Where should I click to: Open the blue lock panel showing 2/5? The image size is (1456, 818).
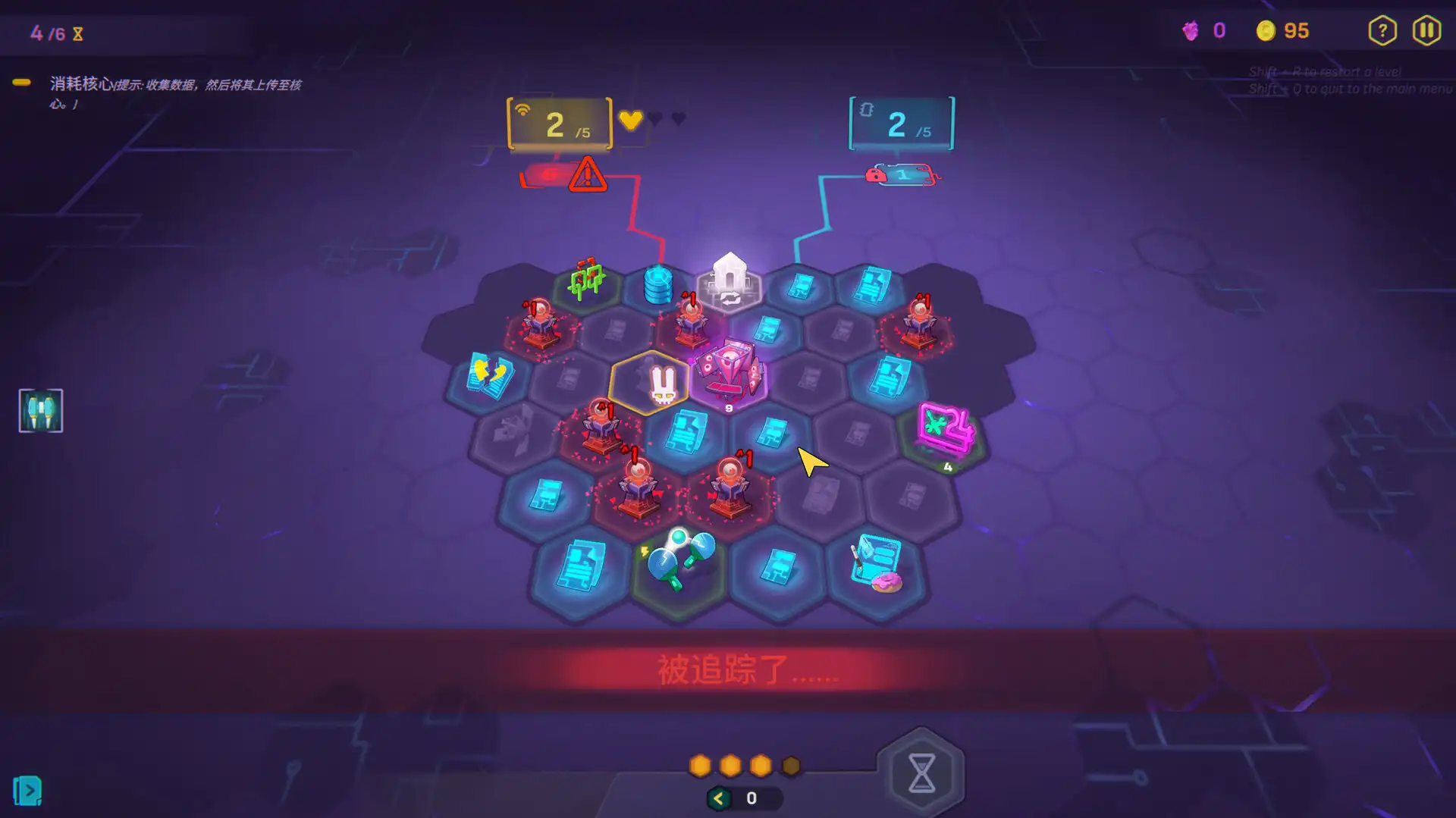(899, 124)
